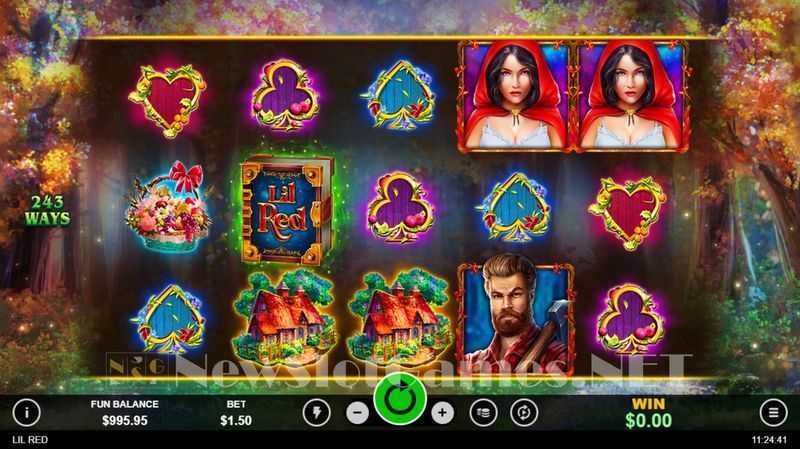The width and height of the screenshot is (800, 449).
Task: Toggle the lightning bolt turbo mode
Action: pyautogui.click(x=316, y=411)
